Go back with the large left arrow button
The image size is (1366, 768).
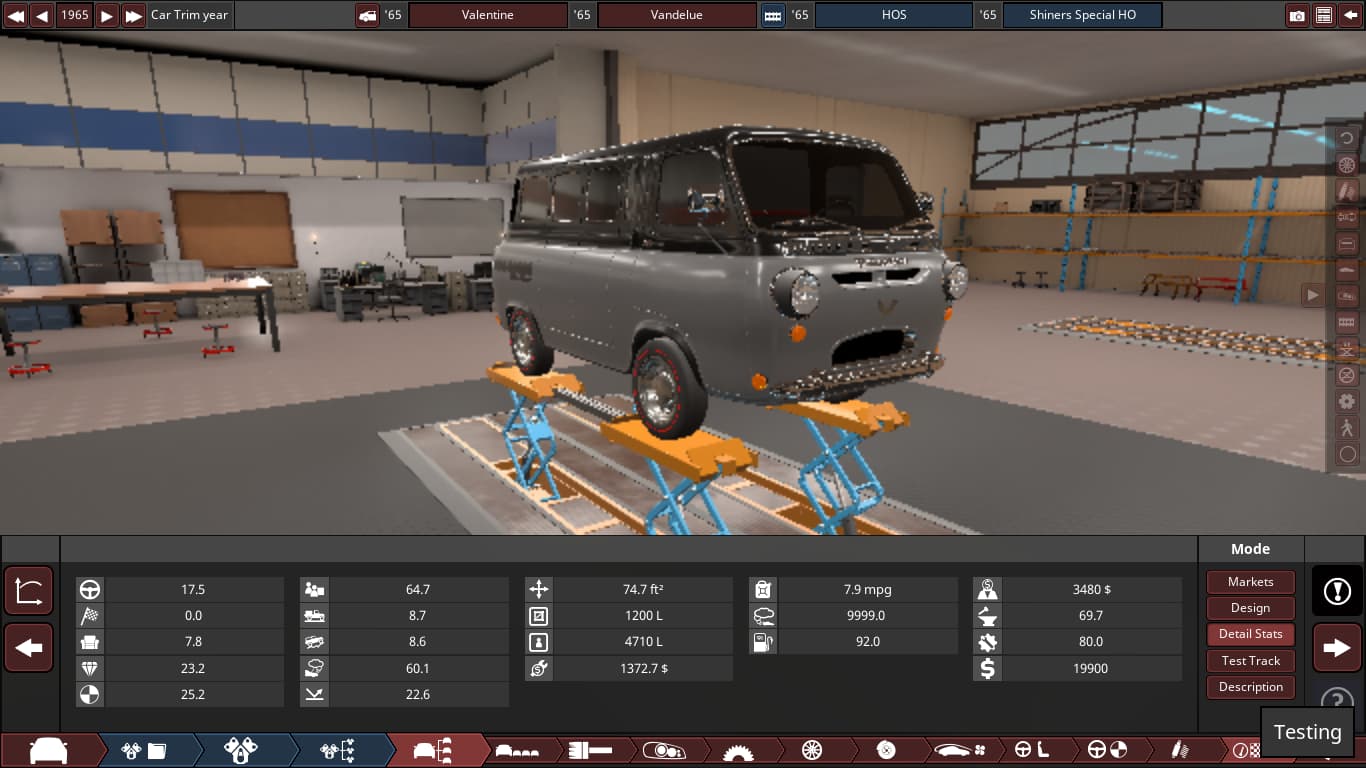click(x=29, y=648)
